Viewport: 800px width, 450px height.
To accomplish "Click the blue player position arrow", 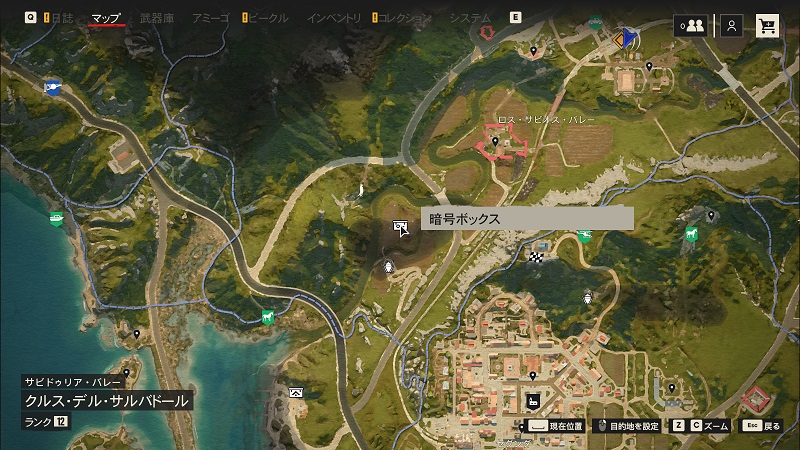I will (628, 38).
